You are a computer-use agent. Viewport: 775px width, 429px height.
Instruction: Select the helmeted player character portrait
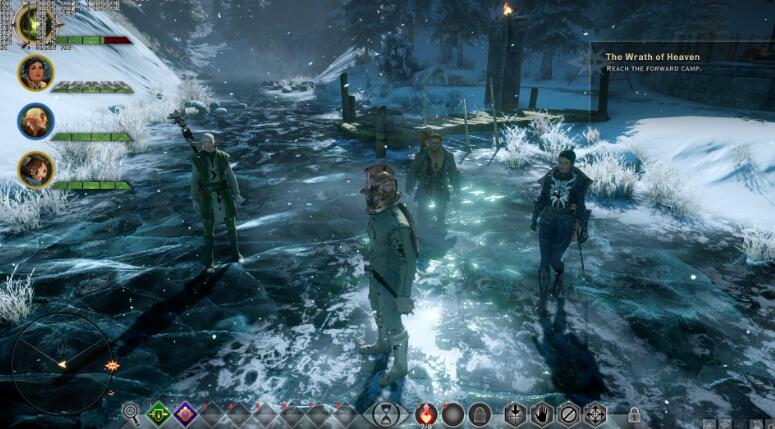tap(35, 23)
